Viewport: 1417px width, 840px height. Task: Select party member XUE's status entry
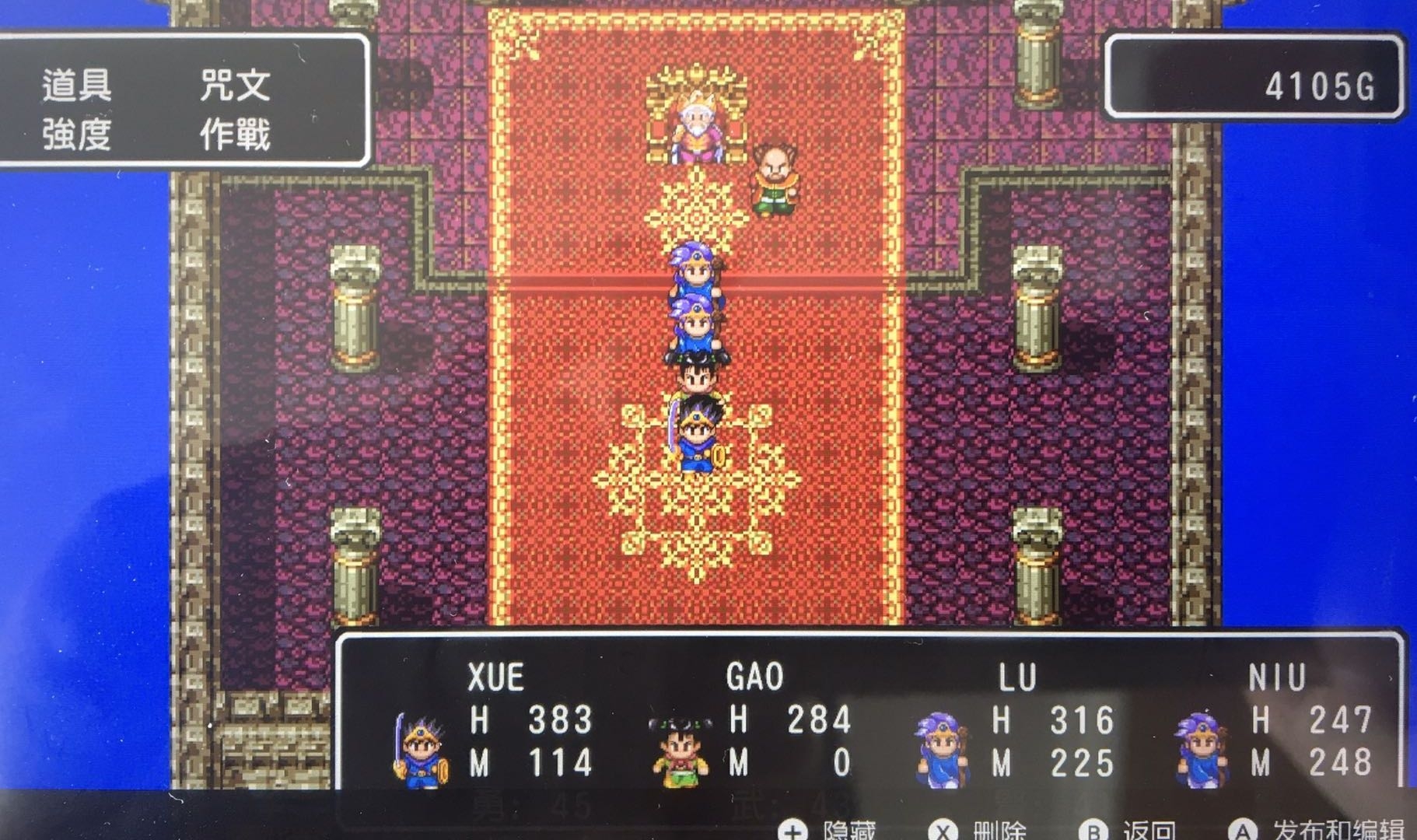pyautogui.click(x=495, y=677)
